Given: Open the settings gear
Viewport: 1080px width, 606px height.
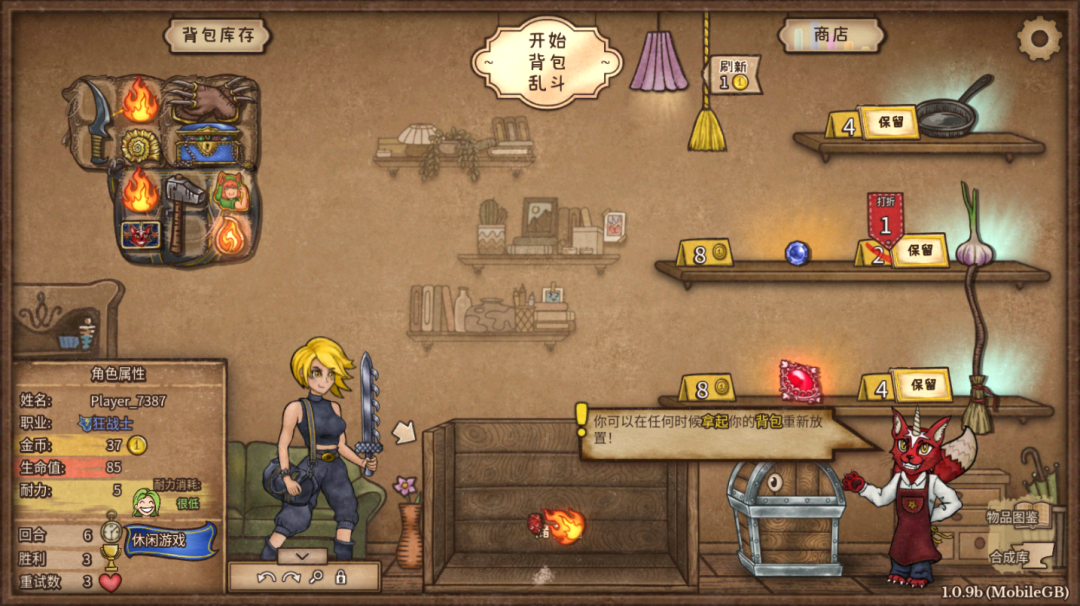Looking at the screenshot, I should 1038,39.
